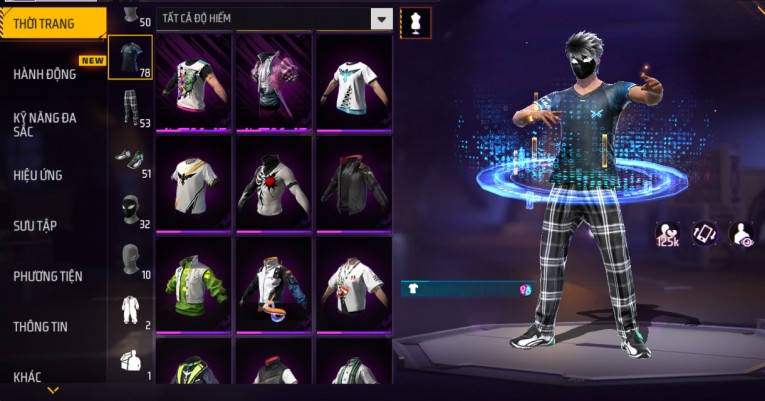765x401 pixels.
Task: Choose the pants category with 53 items
Action: (x=130, y=108)
